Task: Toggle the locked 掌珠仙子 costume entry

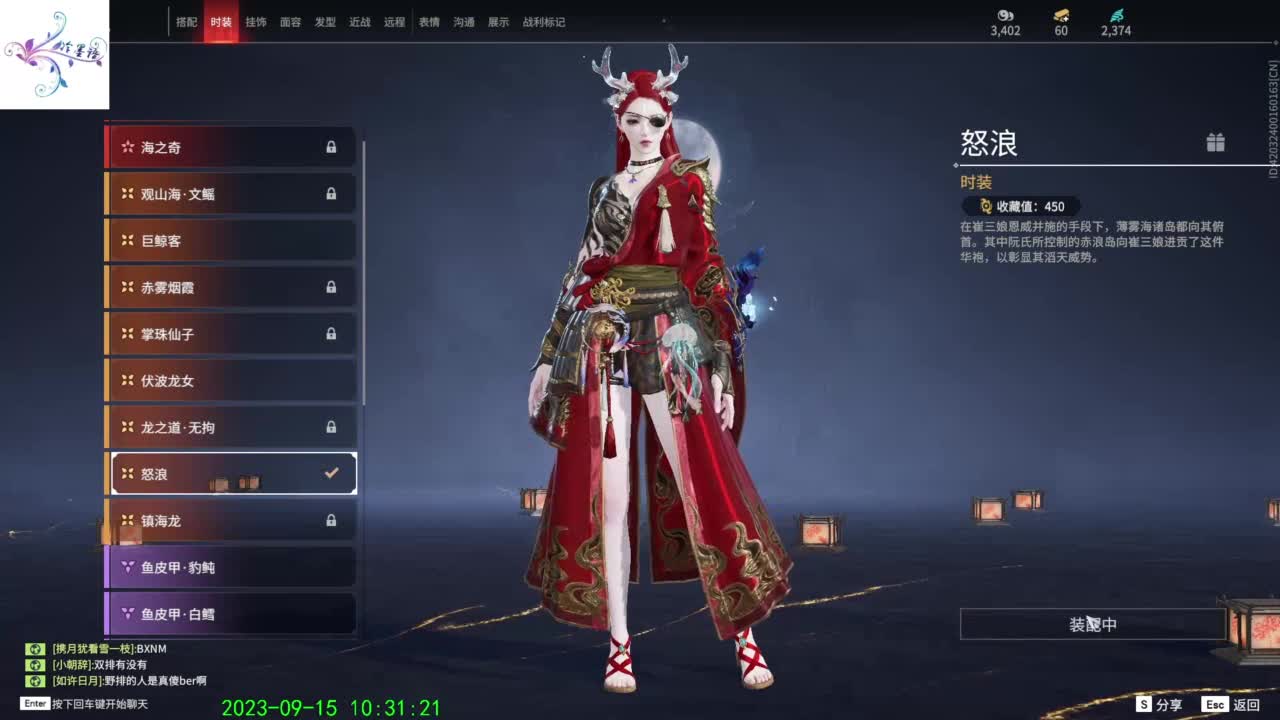Action: [230, 334]
